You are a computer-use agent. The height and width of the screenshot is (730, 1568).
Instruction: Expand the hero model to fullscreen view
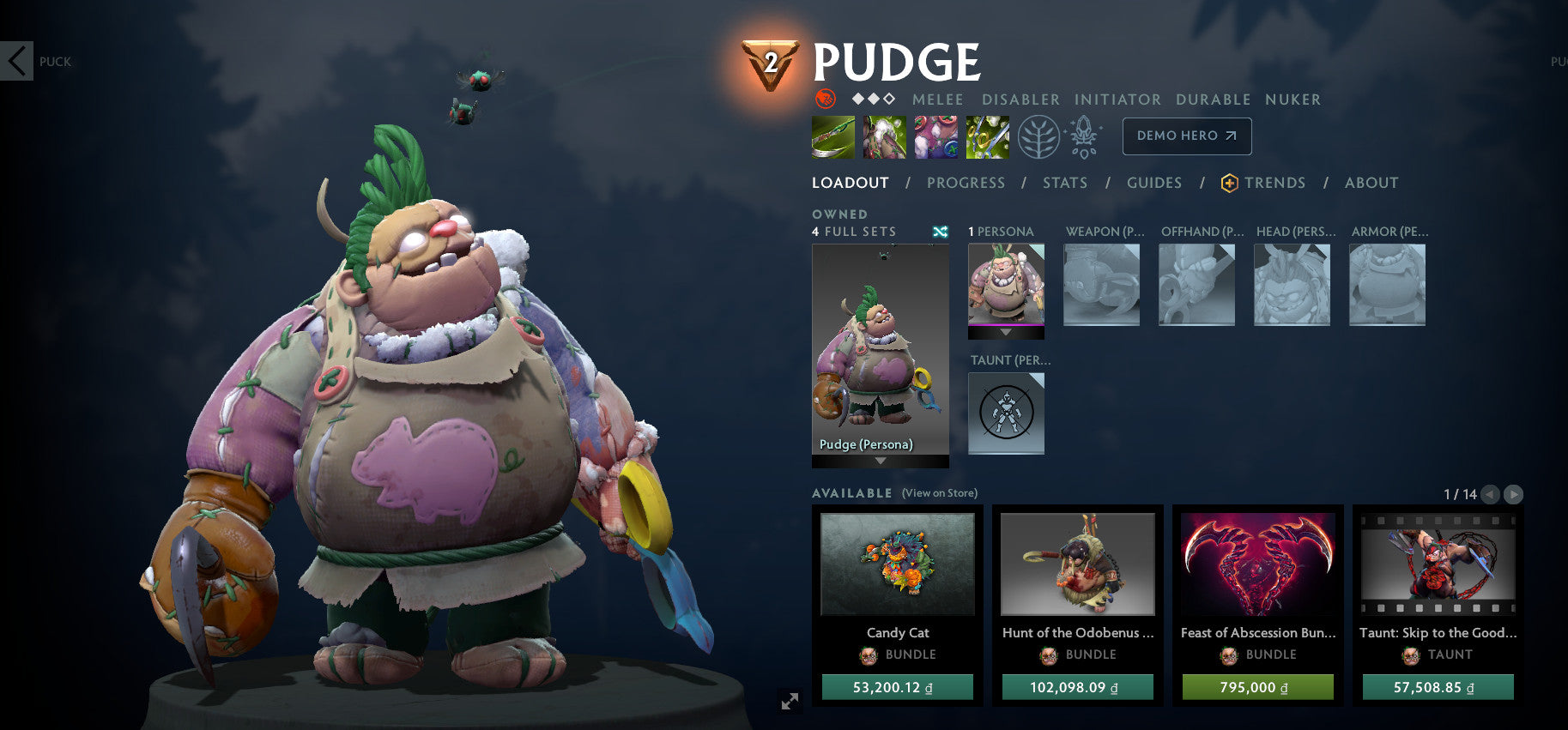(790, 701)
